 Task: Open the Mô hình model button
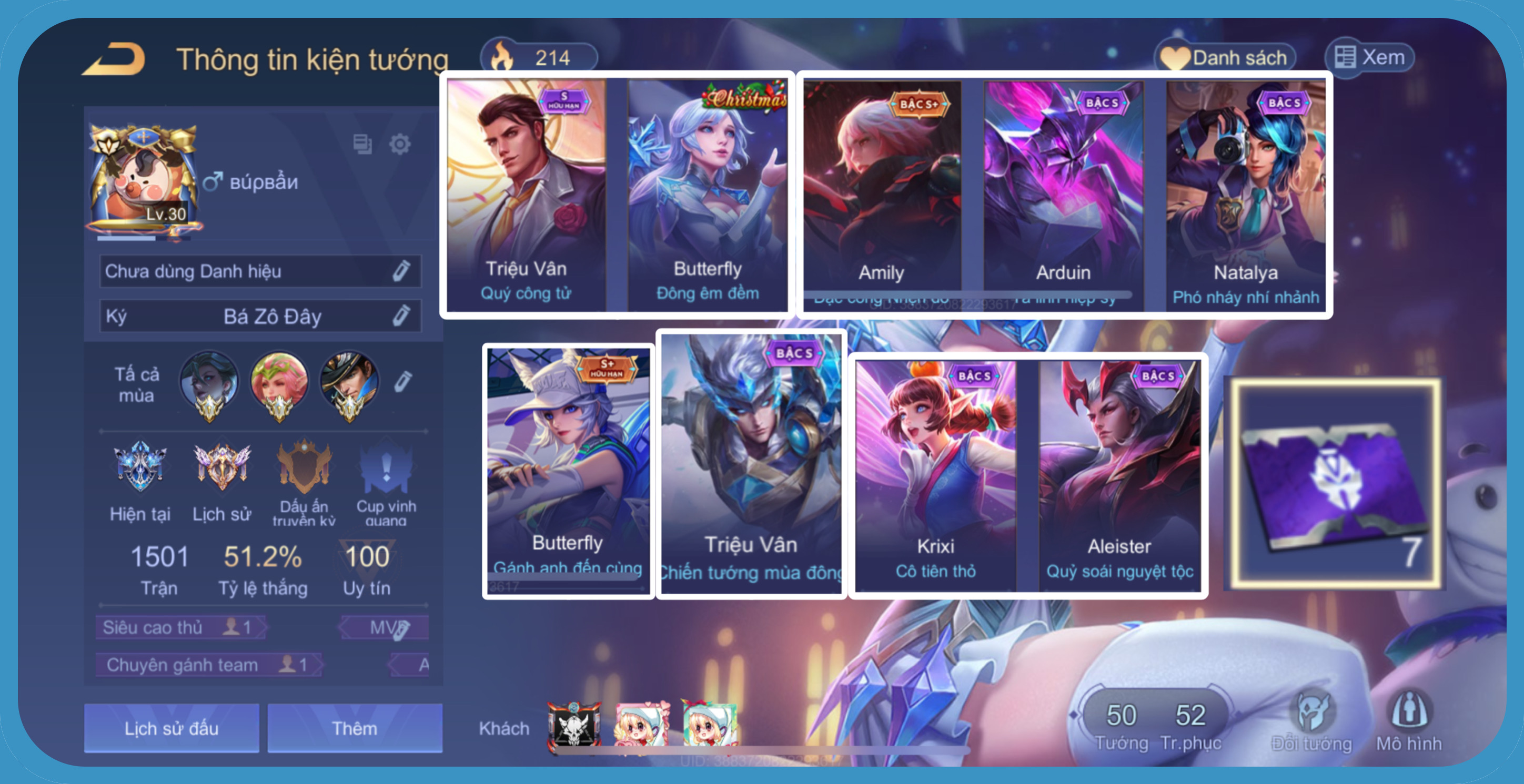(1409, 721)
